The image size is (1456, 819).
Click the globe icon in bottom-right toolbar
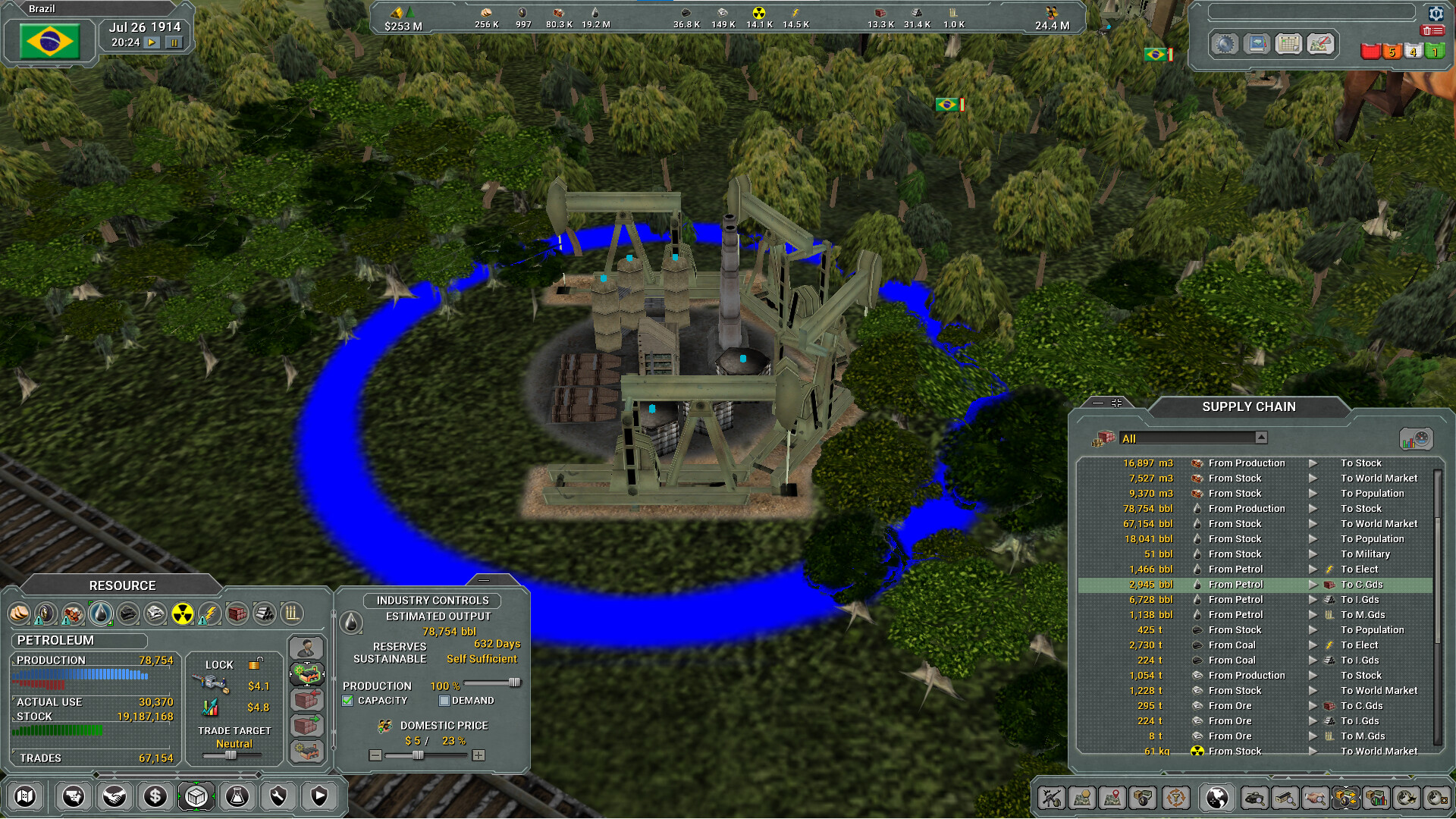pyautogui.click(x=1218, y=798)
